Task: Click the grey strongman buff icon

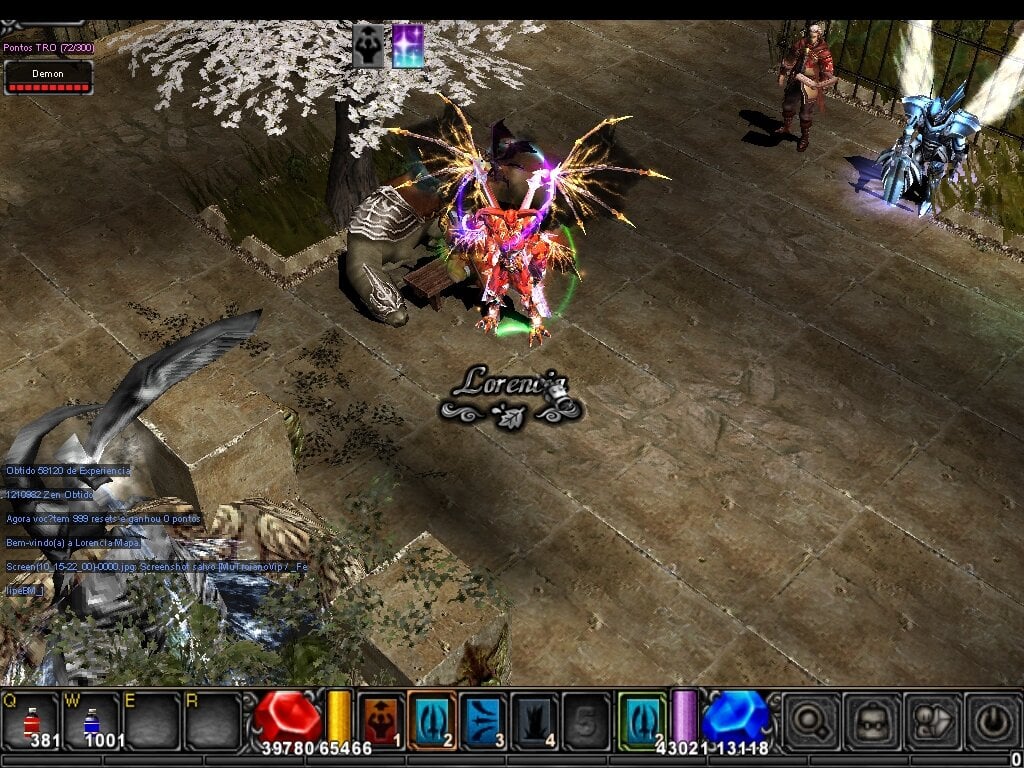Action: click(368, 46)
